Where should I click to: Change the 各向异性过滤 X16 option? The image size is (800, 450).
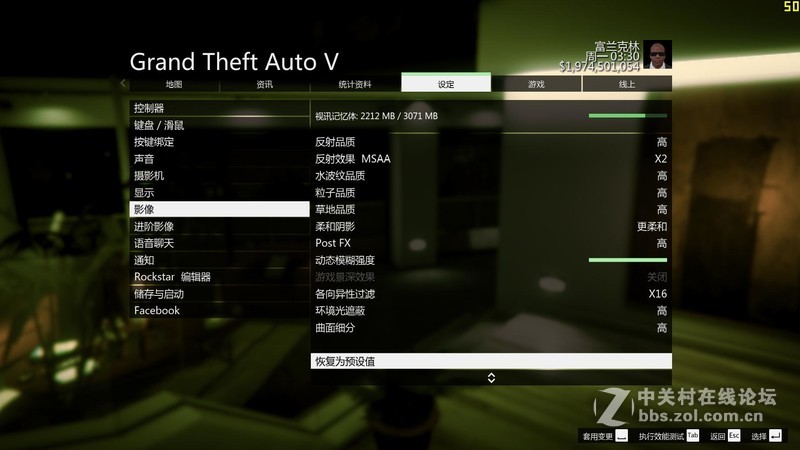pyautogui.click(x=490, y=294)
